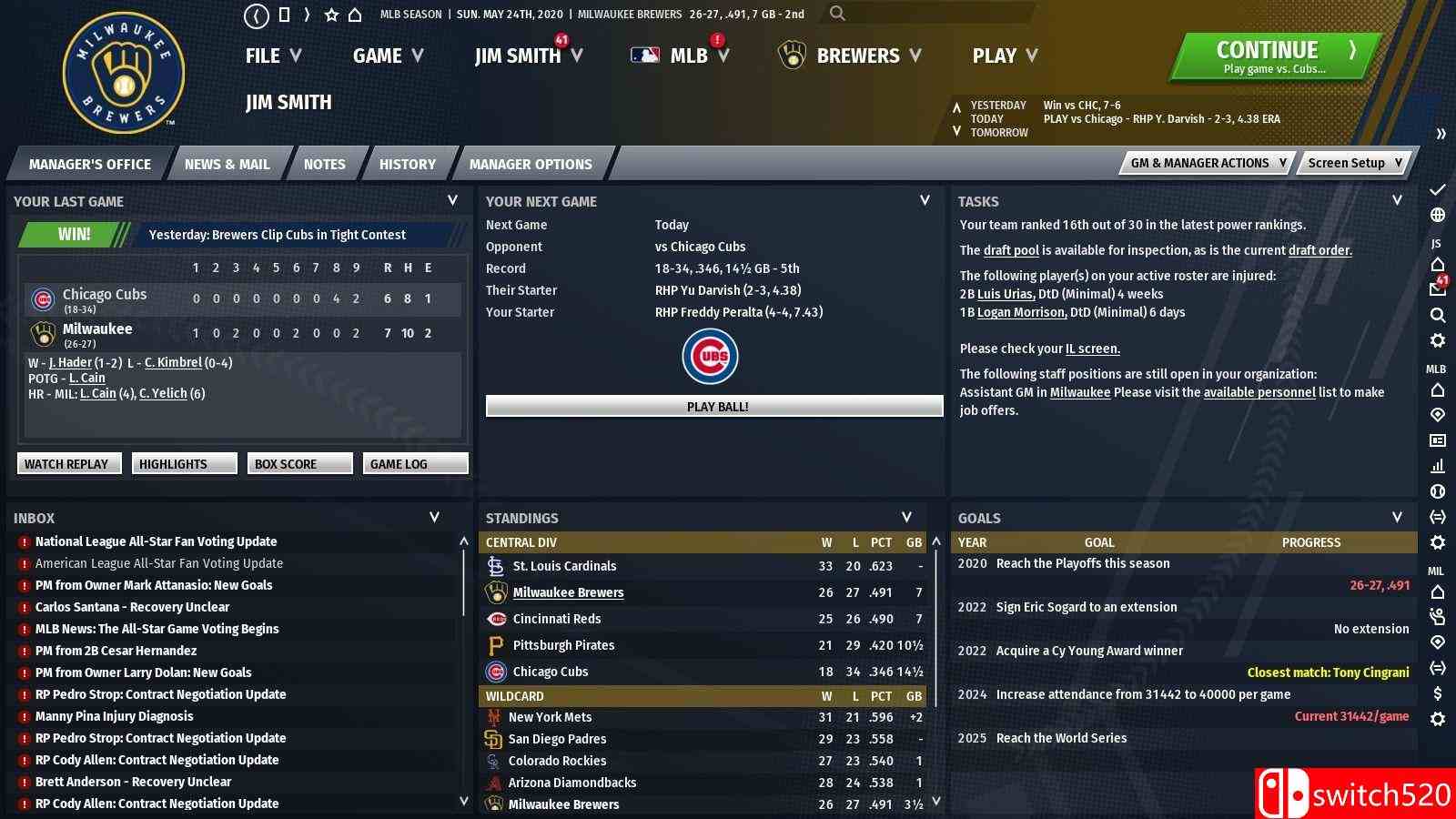Open the History tab
The height and width of the screenshot is (819, 1456).
(407, 165)
